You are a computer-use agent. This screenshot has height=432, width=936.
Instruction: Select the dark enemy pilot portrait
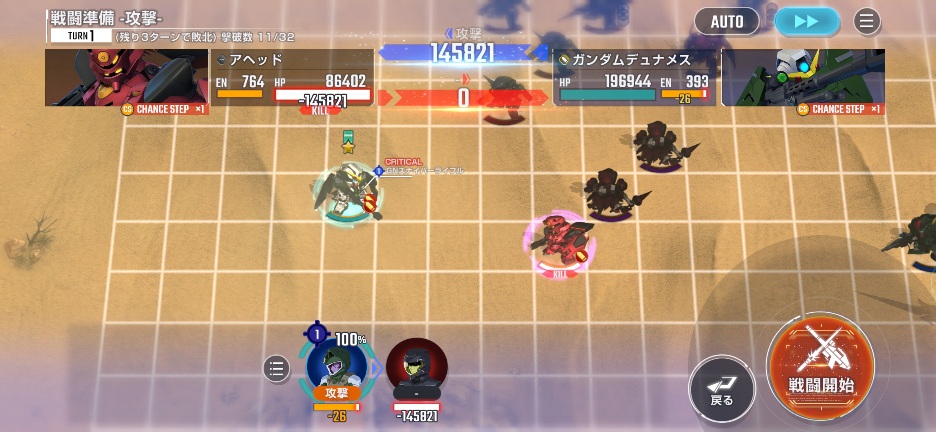click(416, 370)
